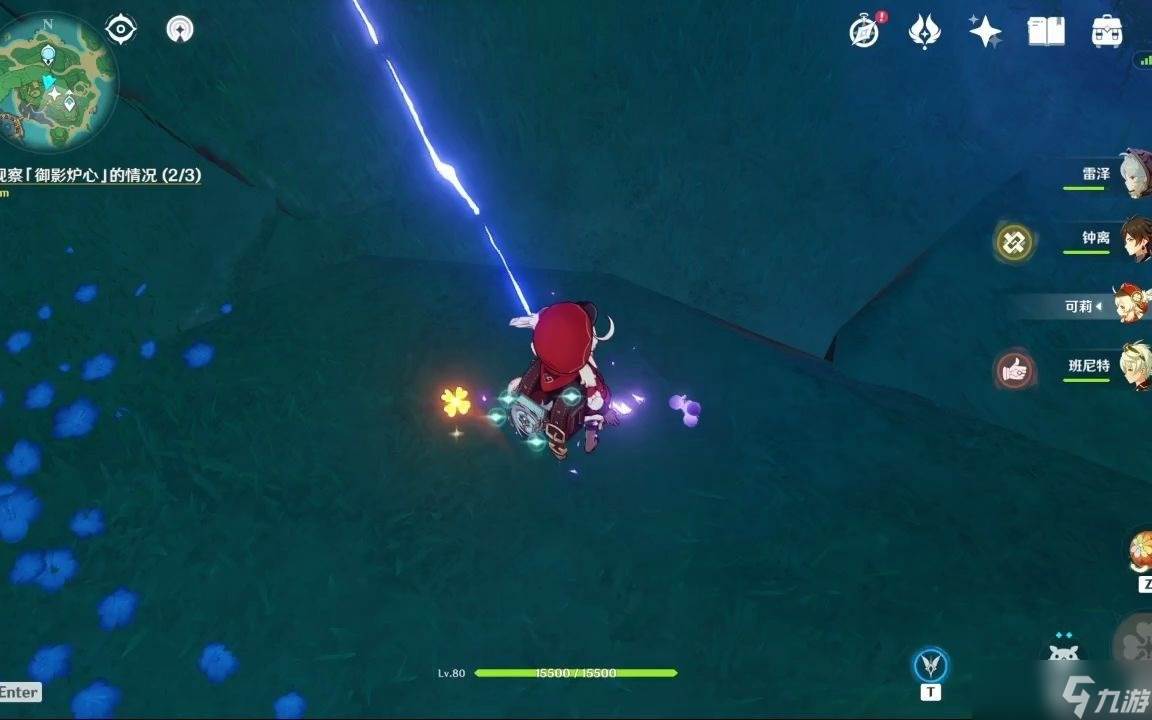The image size is (1152, 720).
Task: Open the backpack inventory
Action: point(1107,32)
